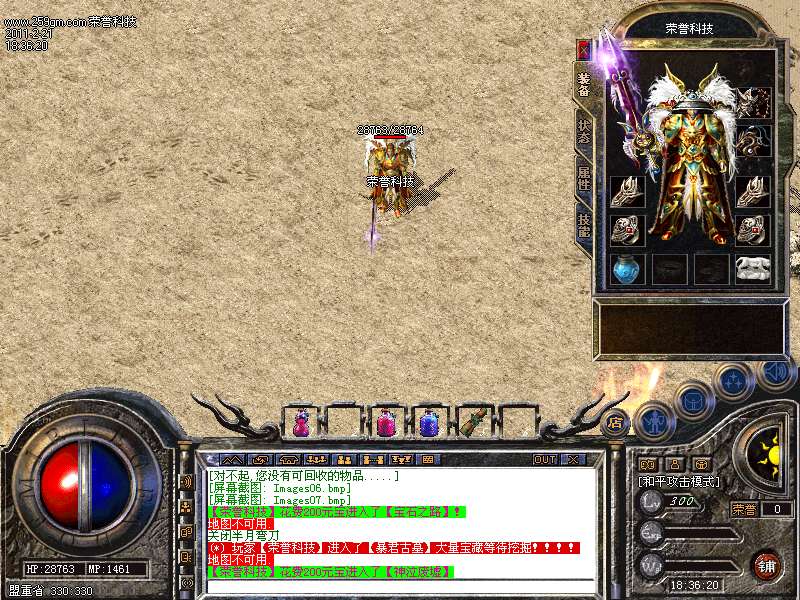
Task: Use the scroll item in the belt
Action: coord(475,421)
